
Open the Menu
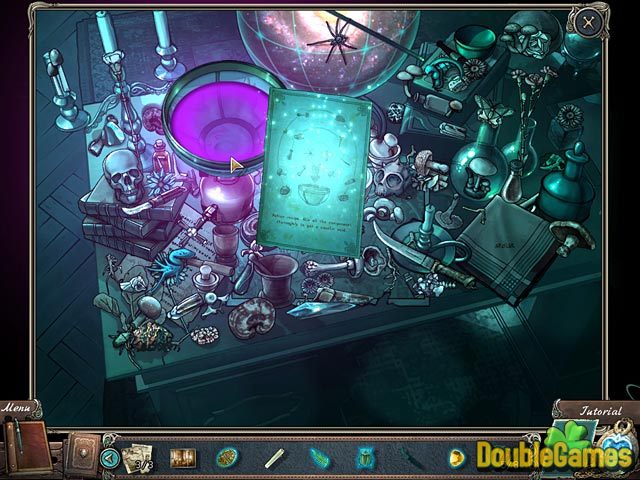(x=18, y=410)
